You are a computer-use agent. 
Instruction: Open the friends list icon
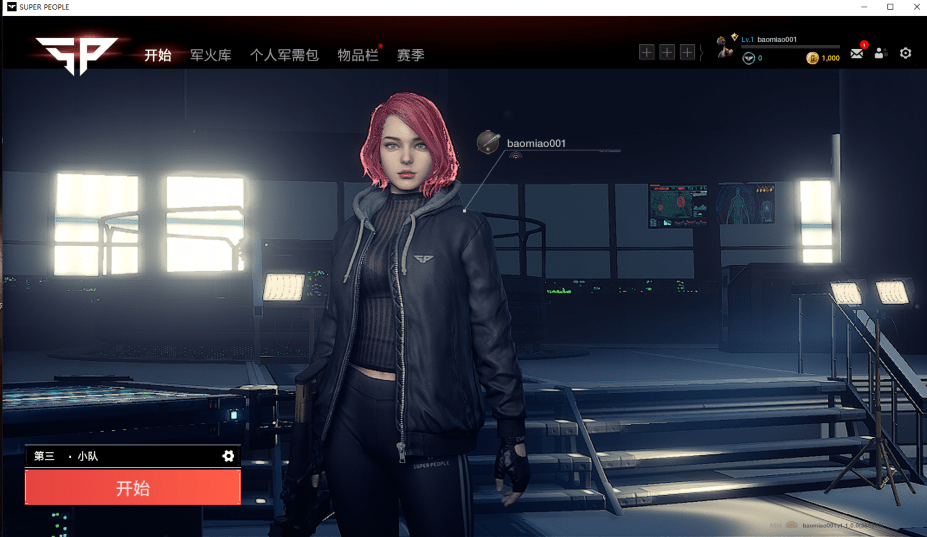[x=880, y=53]
